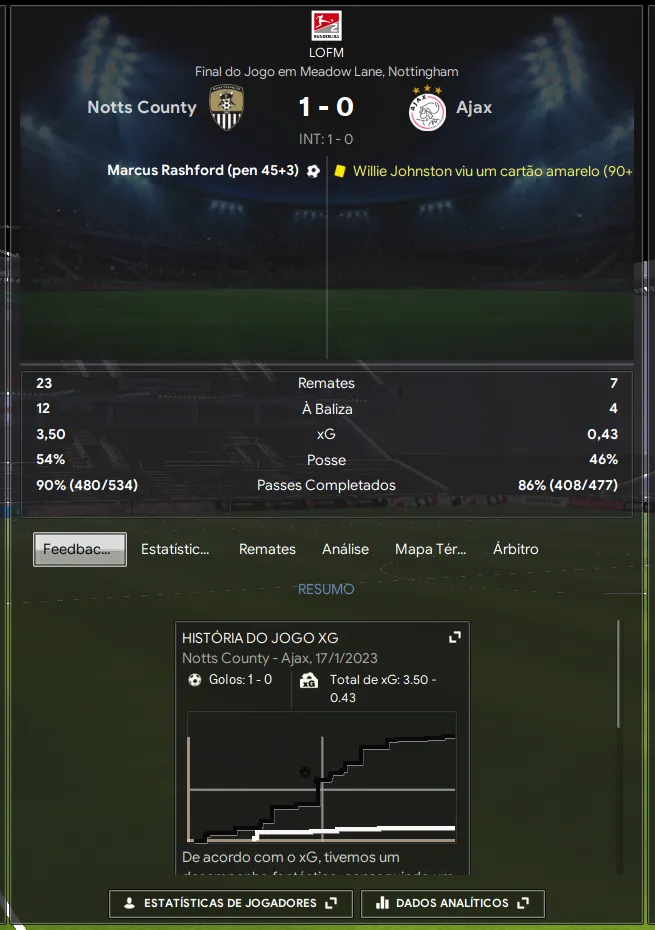655x930 pixels.
Task: Switch to the Mapa Térmico tab
Action: (430, 549)
